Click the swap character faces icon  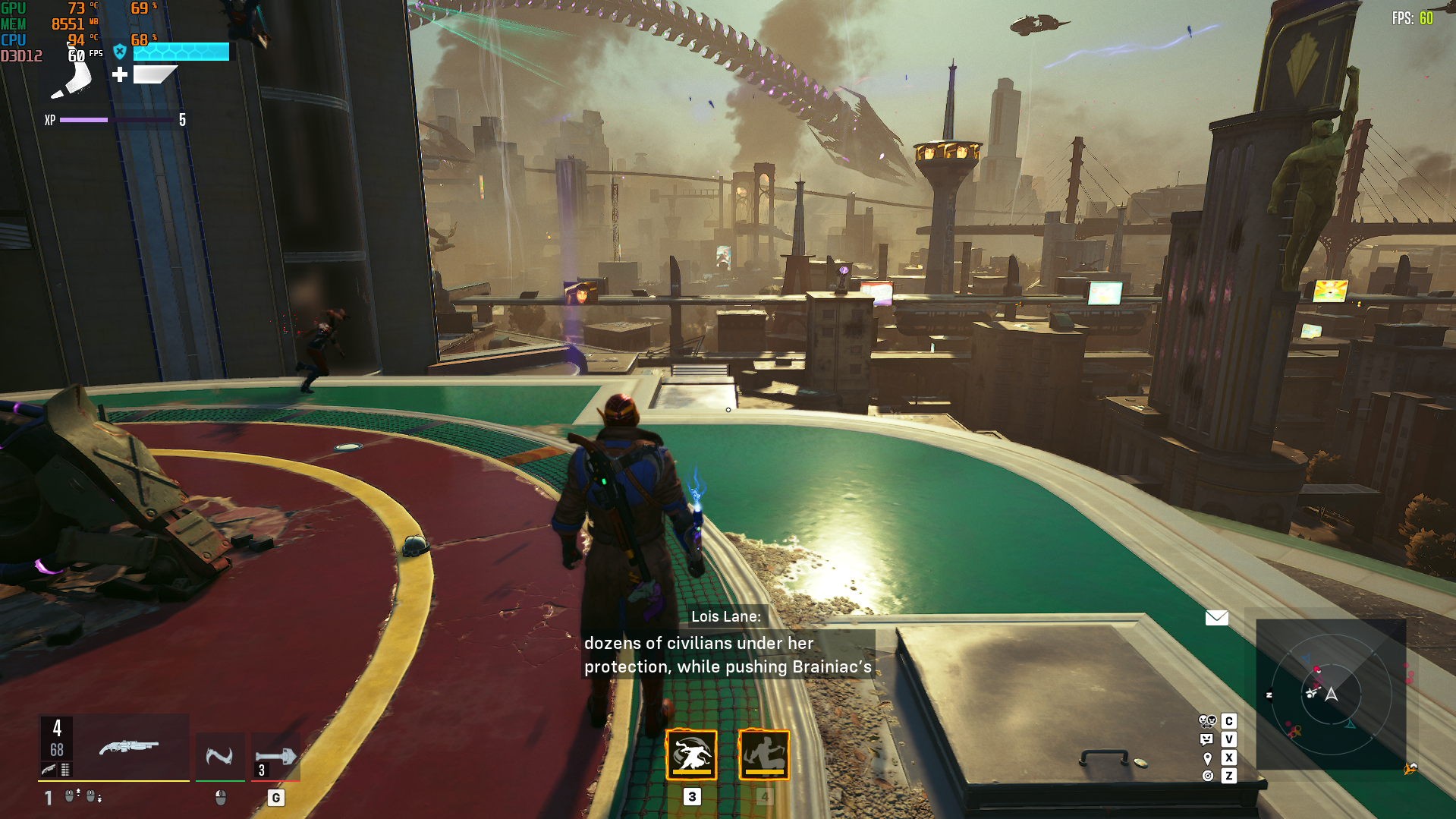pyautogui.click(x=1207, y=721)
